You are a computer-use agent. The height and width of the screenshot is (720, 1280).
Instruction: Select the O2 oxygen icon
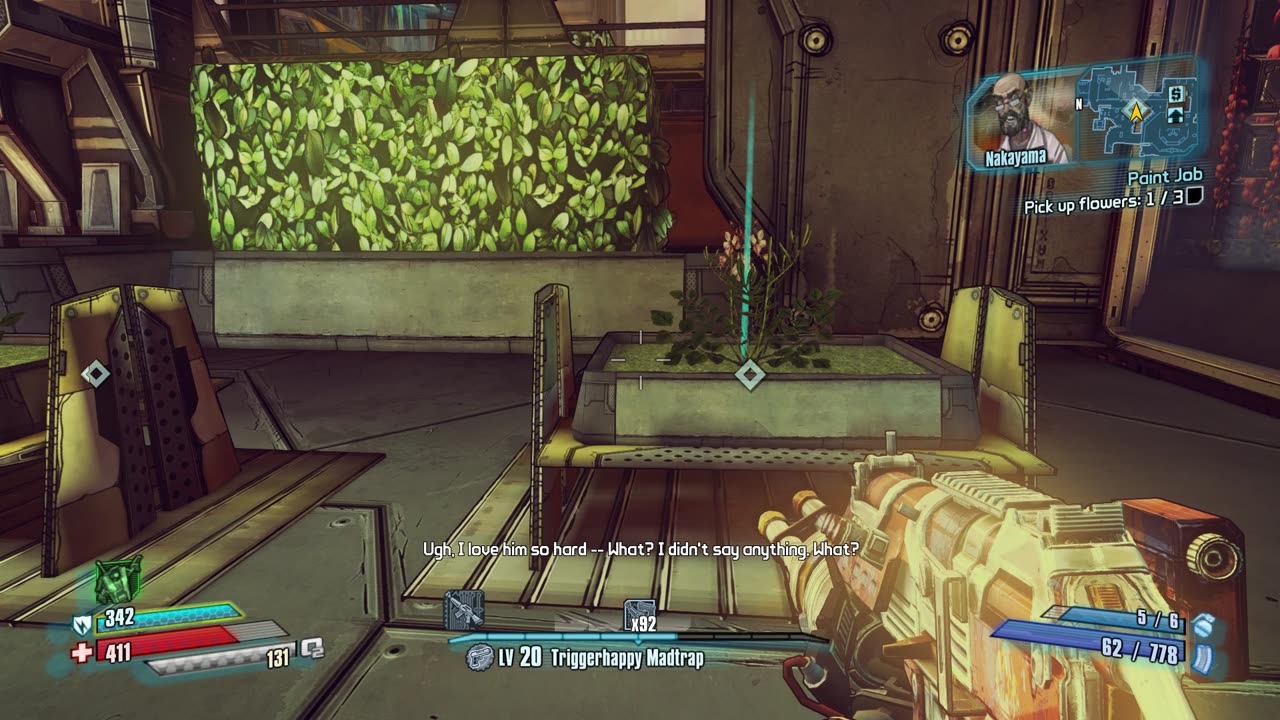tap(313, 647)
